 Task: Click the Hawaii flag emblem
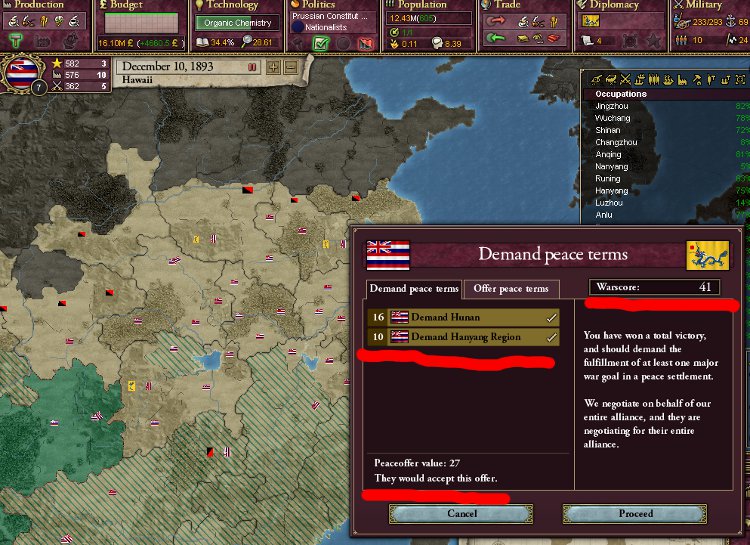click(x=21, y=70)
